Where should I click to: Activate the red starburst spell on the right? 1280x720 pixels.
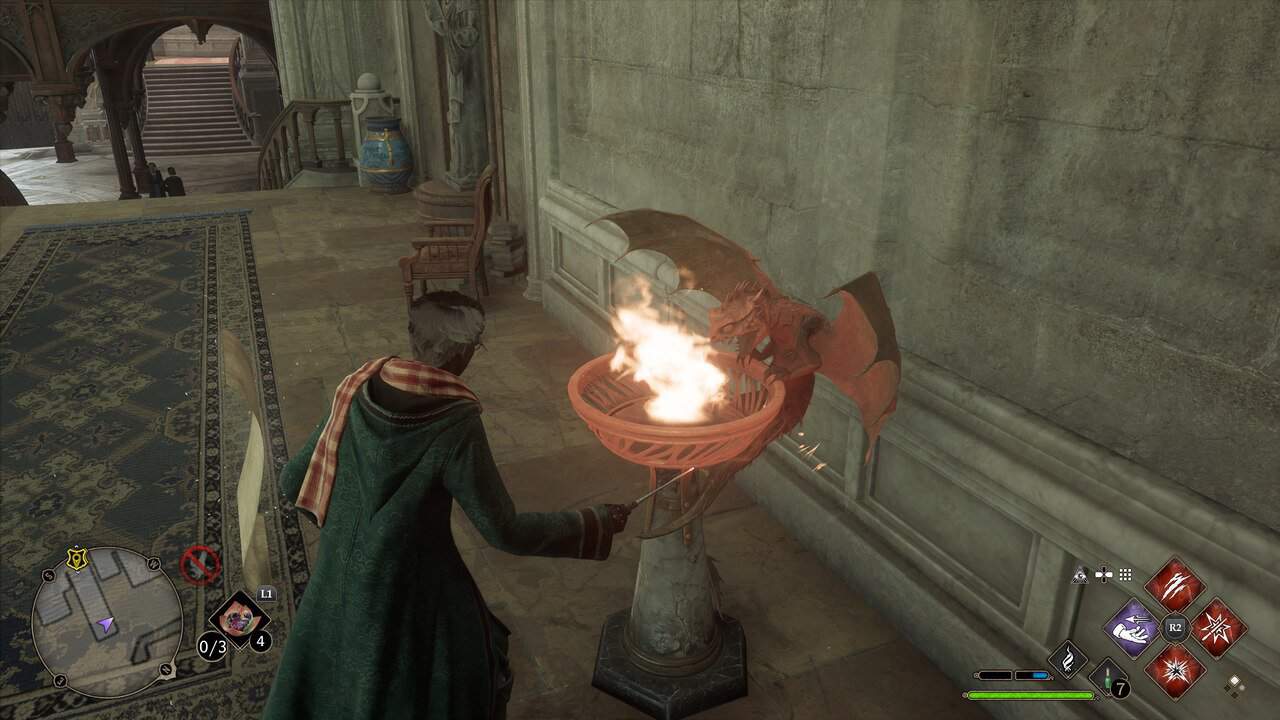point(1218,628)
